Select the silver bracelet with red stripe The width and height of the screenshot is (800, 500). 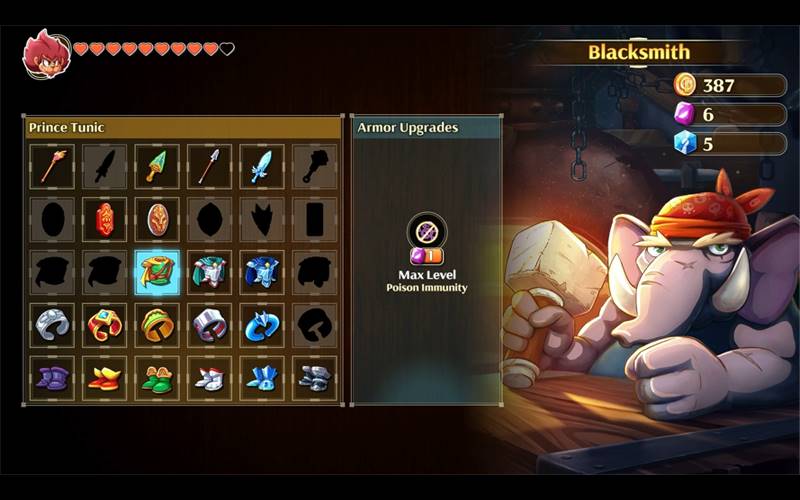(209, 325)
